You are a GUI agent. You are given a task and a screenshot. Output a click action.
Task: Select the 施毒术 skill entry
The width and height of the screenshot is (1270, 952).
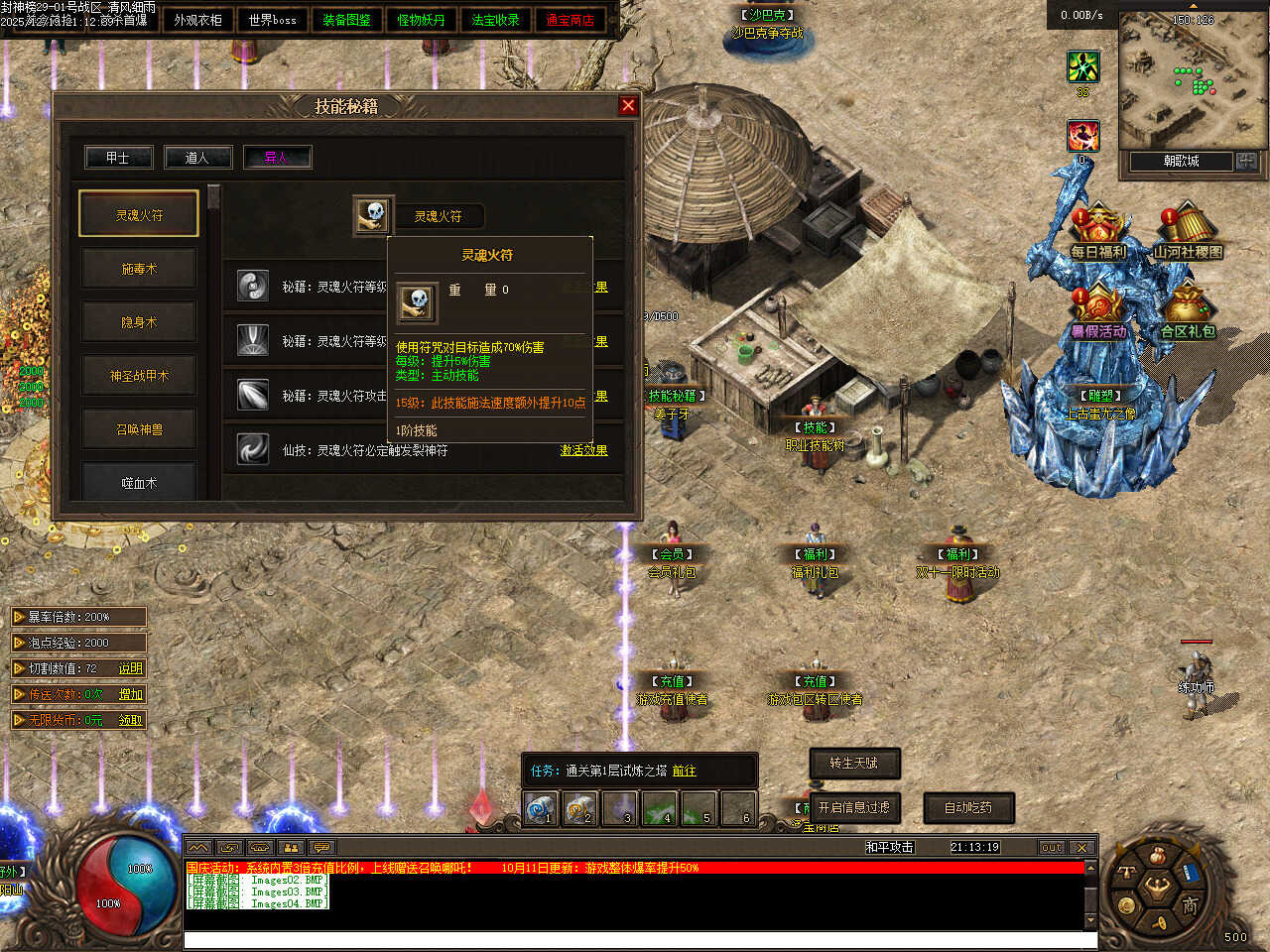coord(139,269)
